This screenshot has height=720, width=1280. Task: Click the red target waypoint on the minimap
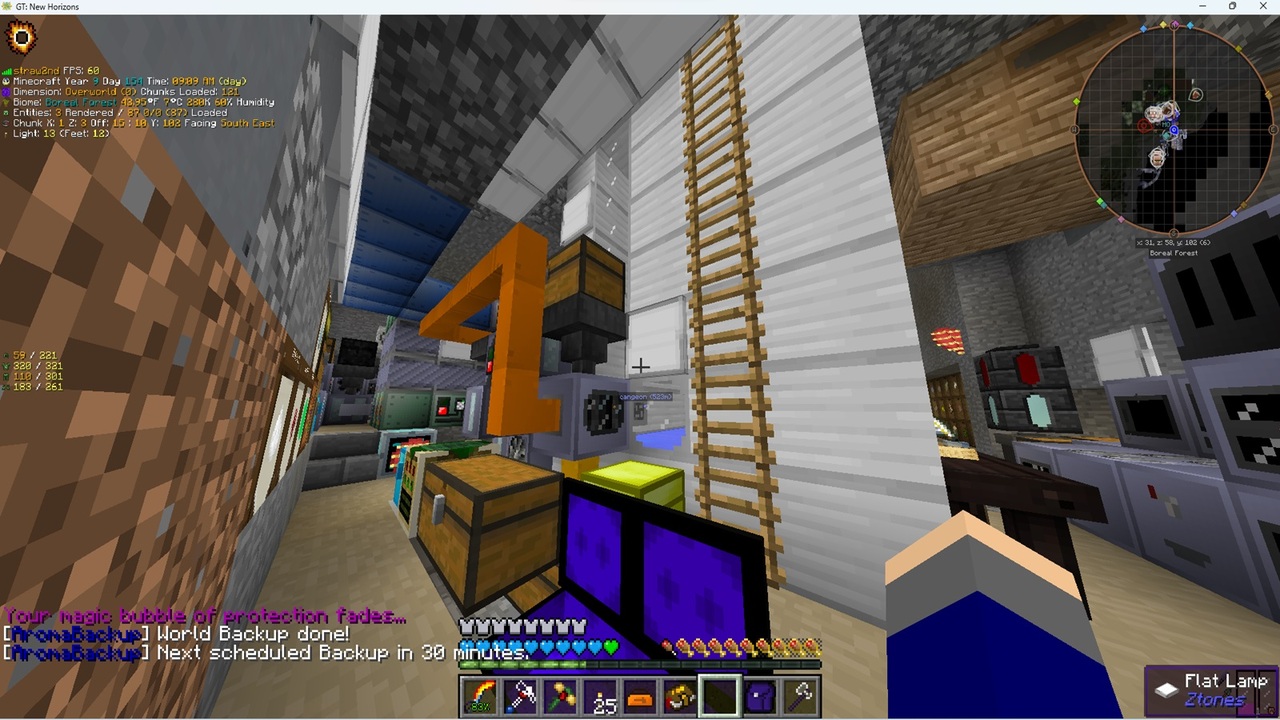(1142, 124)
